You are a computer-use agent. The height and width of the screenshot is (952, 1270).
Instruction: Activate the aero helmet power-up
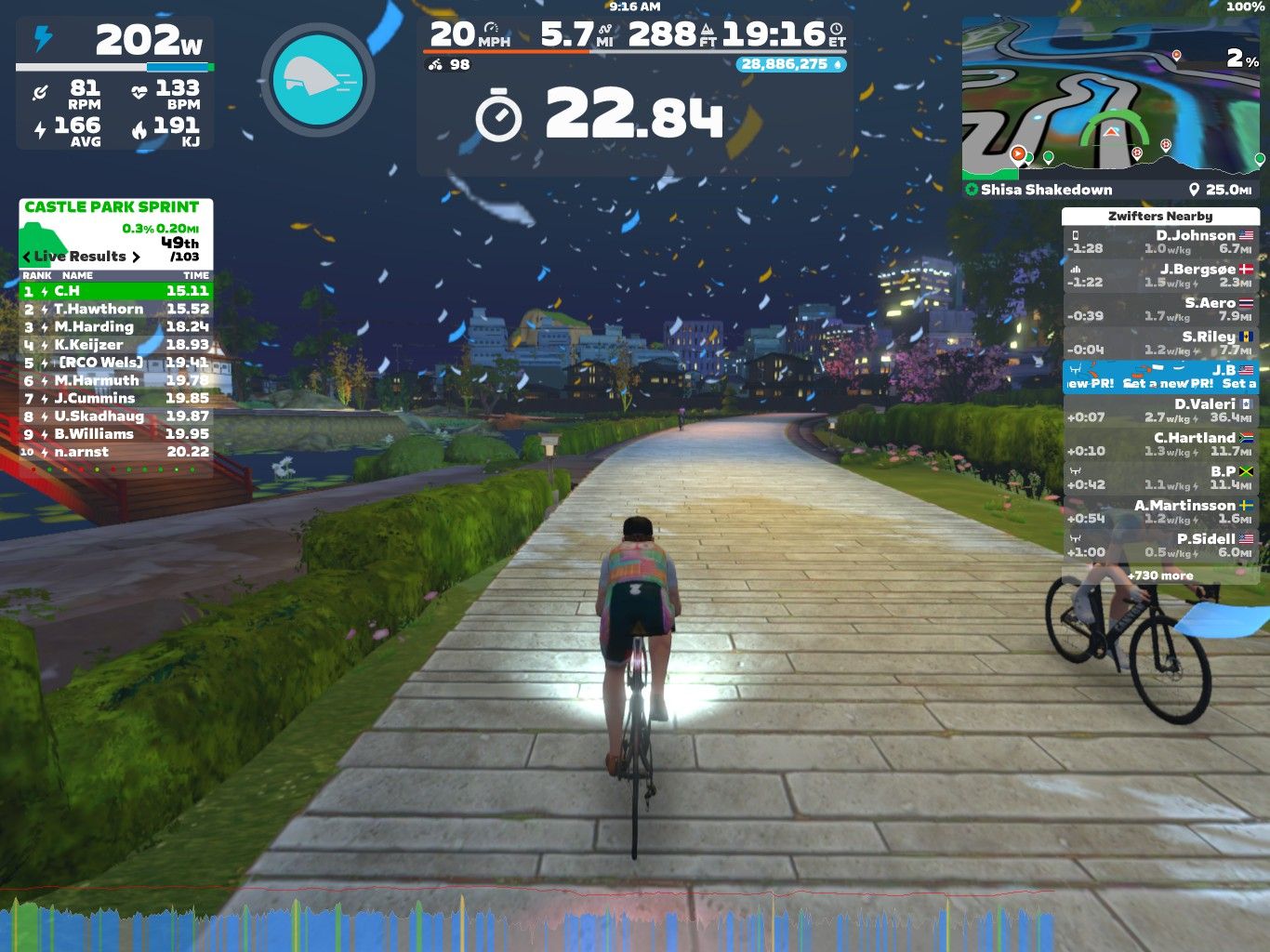coord(317,79)
